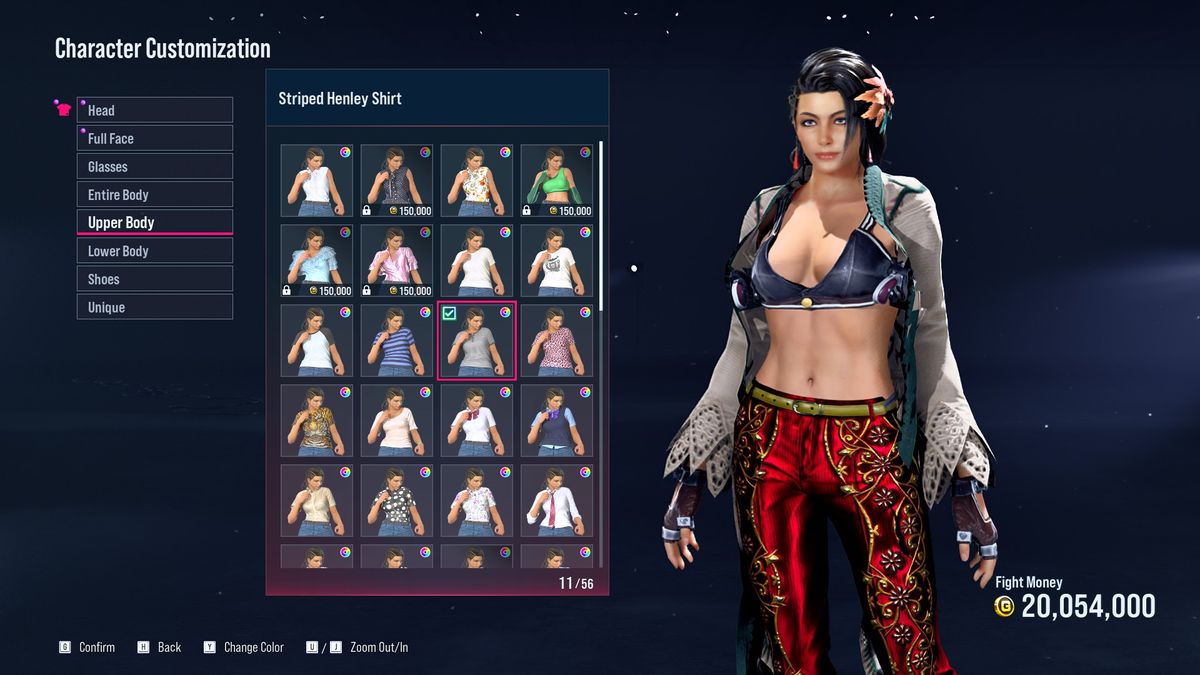Viewport: 1200px width, 675px height.
Task: Select the locked green crop top
Action: point(556,181)
